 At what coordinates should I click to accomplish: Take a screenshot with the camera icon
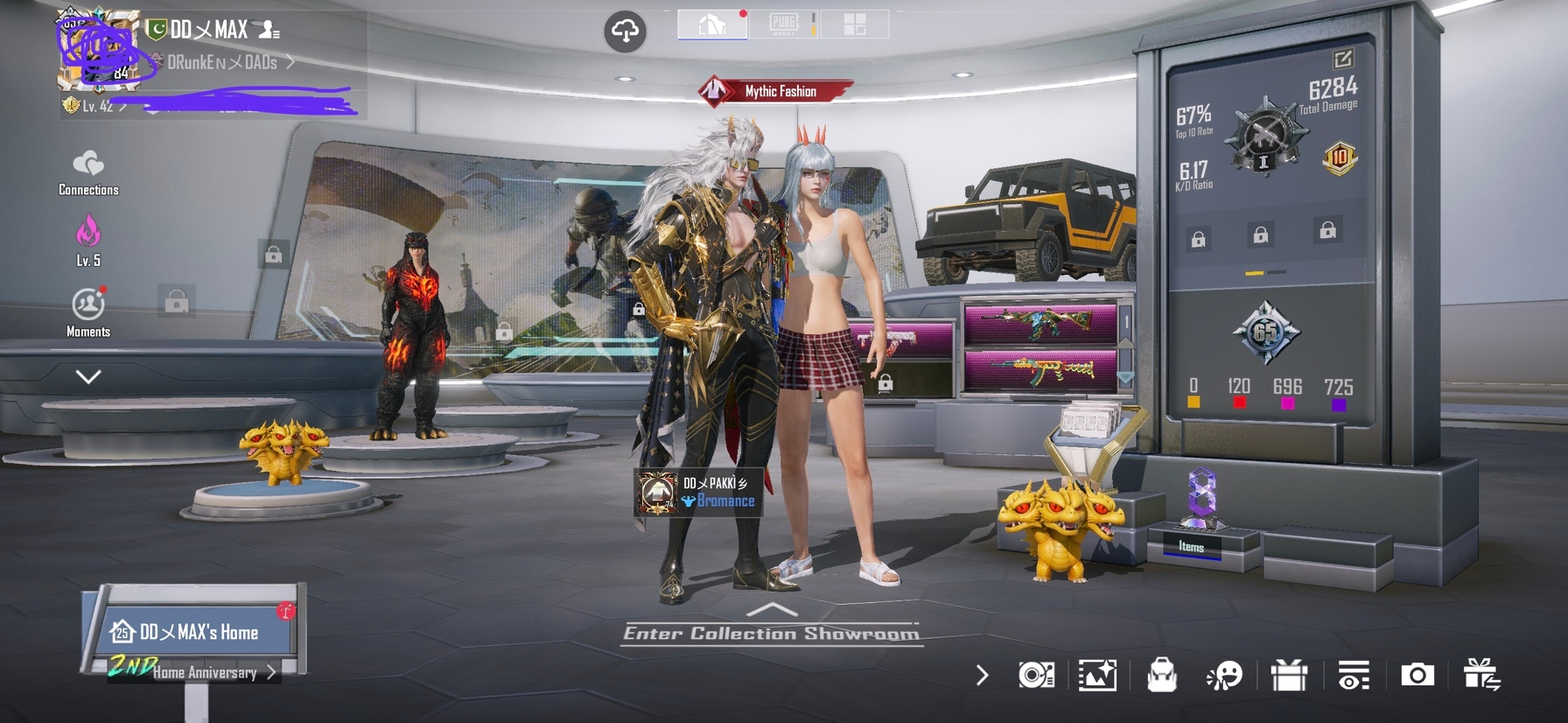1417,675
